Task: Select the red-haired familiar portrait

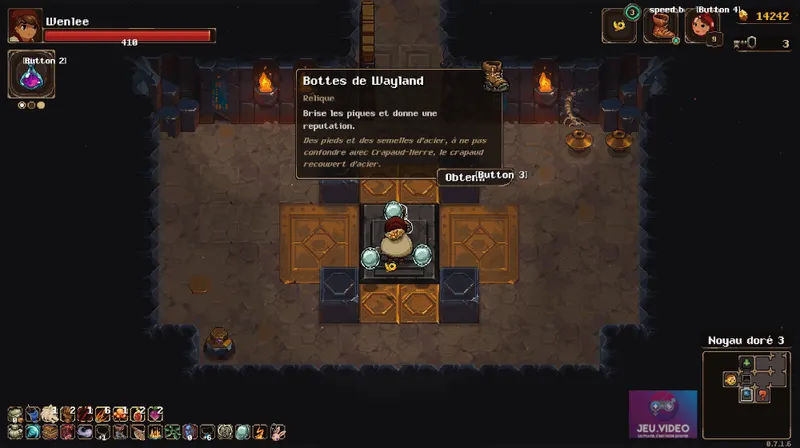Action: [x=702, y=26]
